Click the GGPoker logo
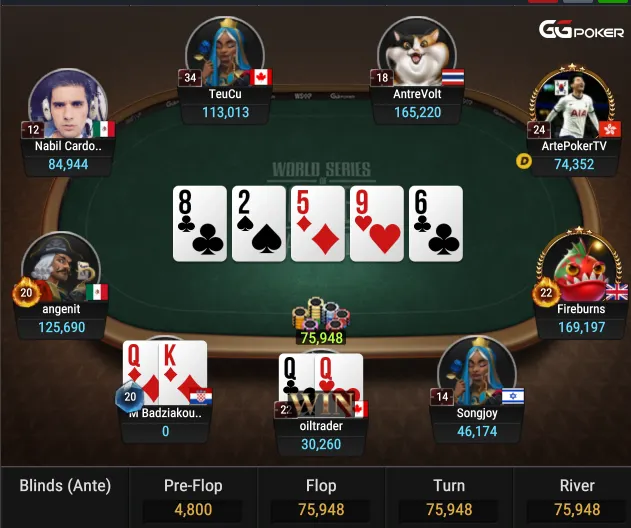The image size is (631, 528). tap(583, 31)
